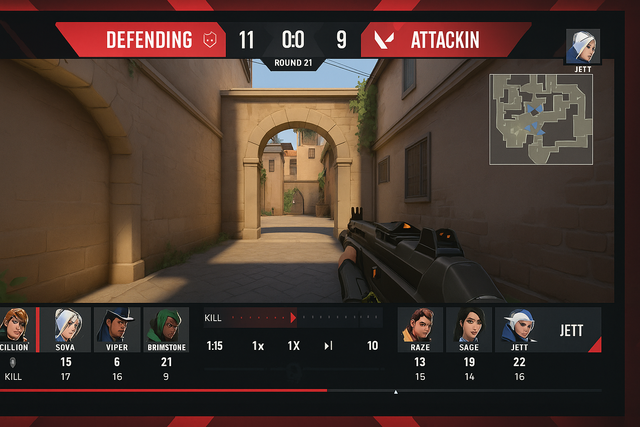
Task: Choose Jett's portrait in the bottom player row
Action: (518, 325)
